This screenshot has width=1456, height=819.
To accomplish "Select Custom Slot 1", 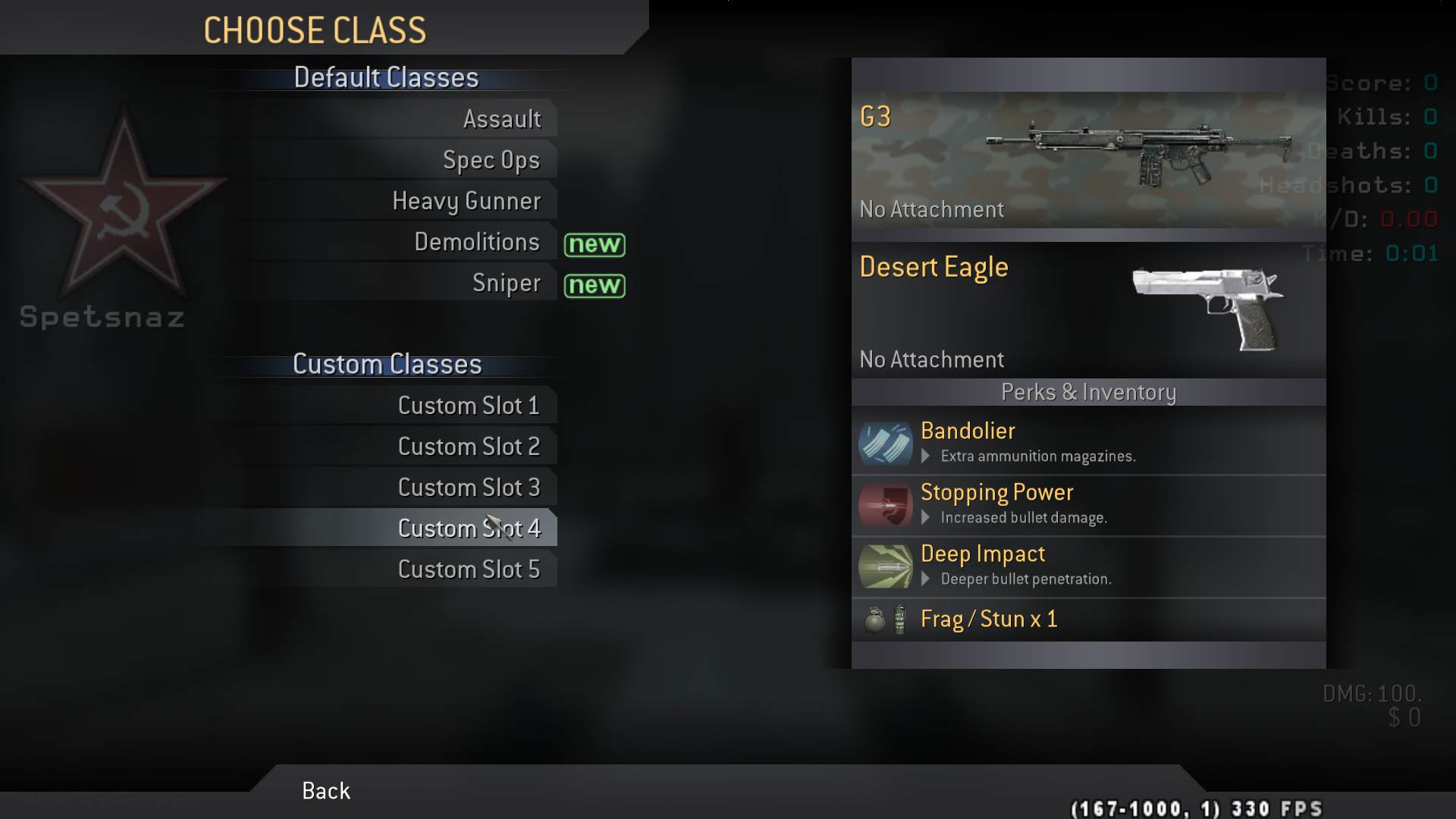I will pos(468,406).
